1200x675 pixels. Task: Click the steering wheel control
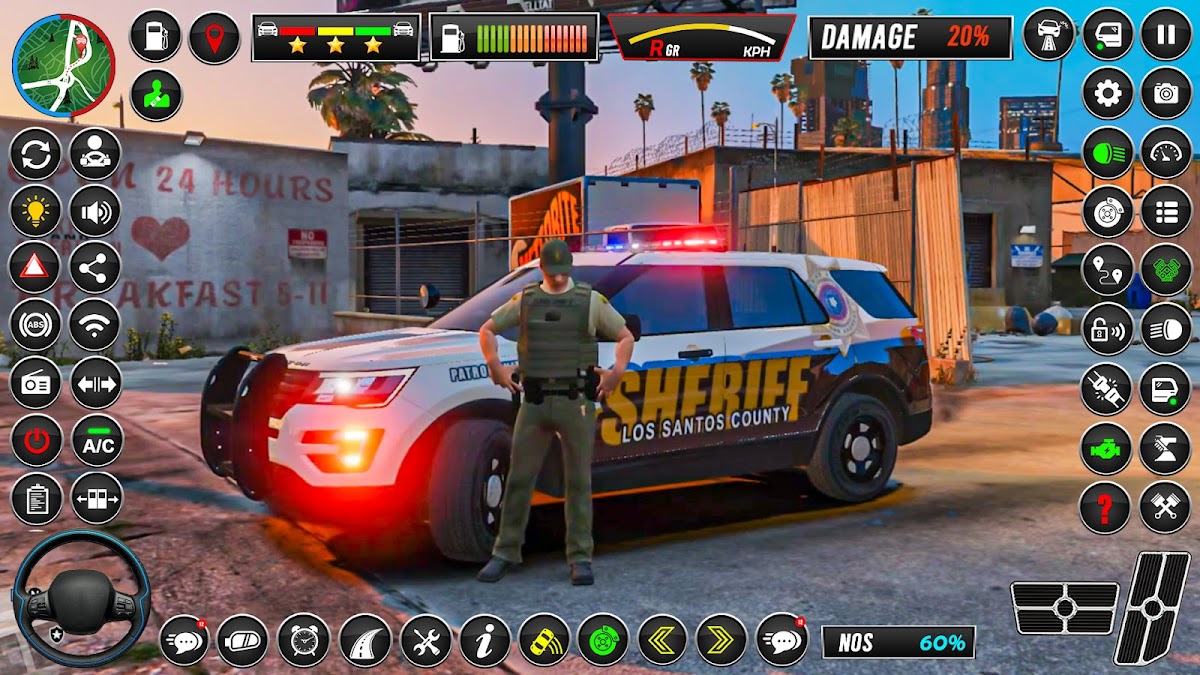(x=82, y=599)
